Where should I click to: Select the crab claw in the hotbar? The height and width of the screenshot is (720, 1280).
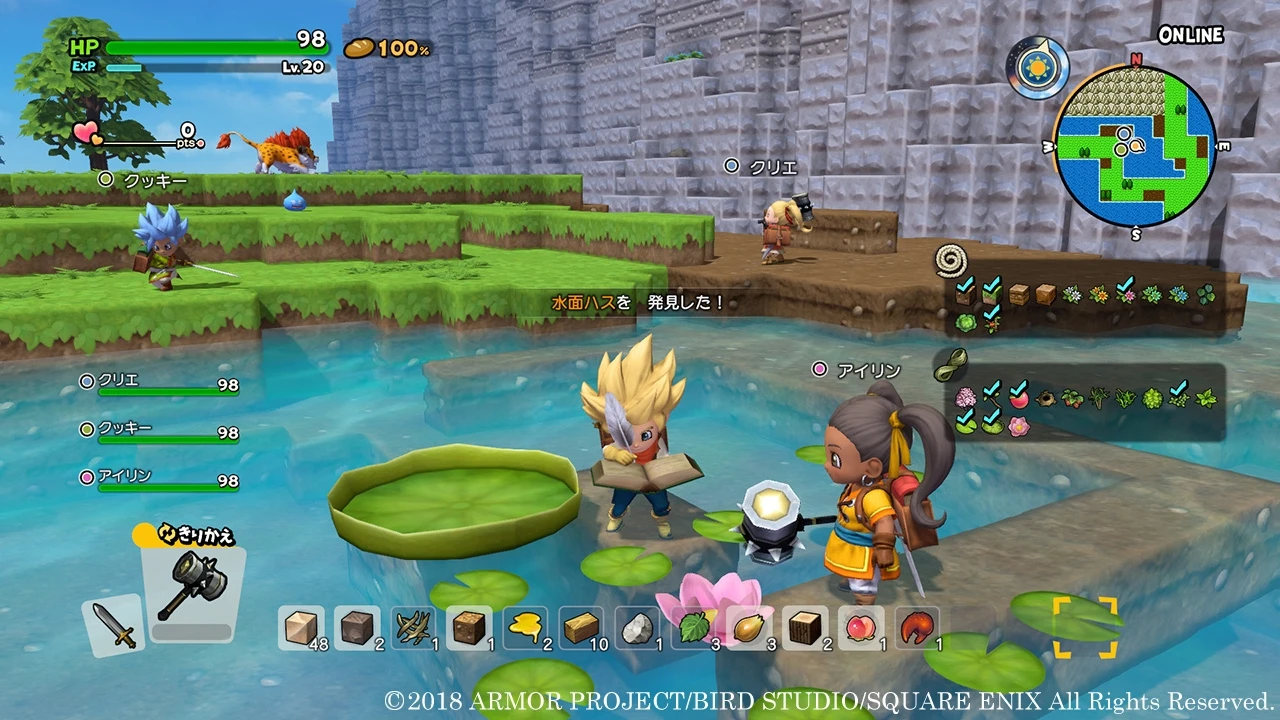pyautogui.click(x=916, y=630)
